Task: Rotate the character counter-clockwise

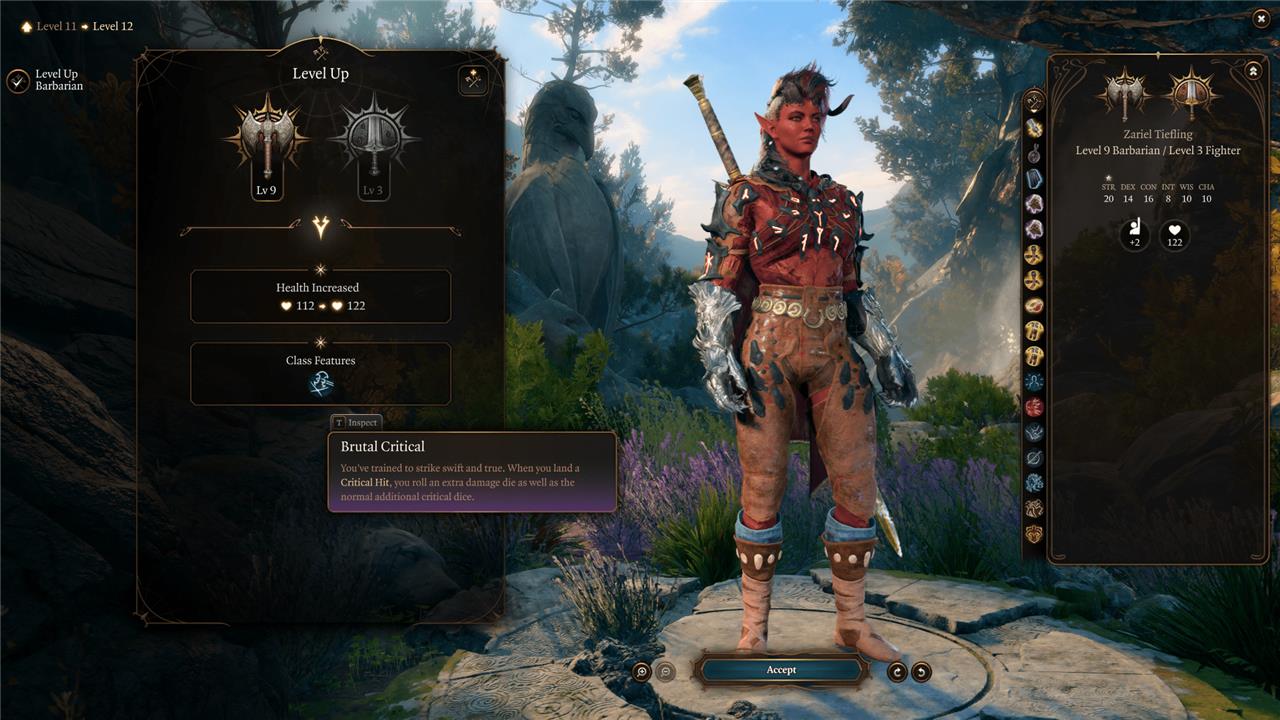Action: tap(921, 672)
